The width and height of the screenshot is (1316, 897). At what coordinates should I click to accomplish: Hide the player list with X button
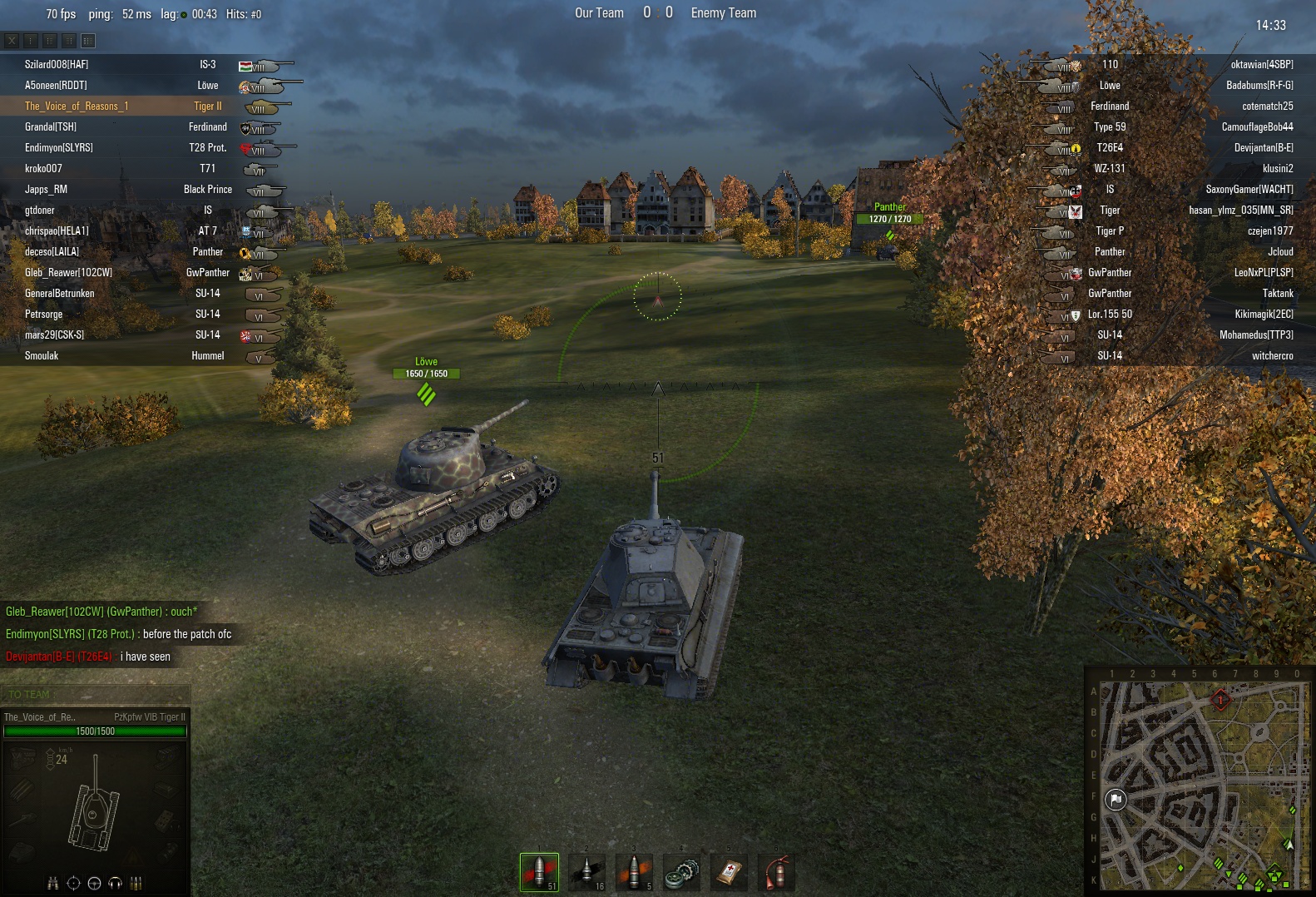coord(12,40)
